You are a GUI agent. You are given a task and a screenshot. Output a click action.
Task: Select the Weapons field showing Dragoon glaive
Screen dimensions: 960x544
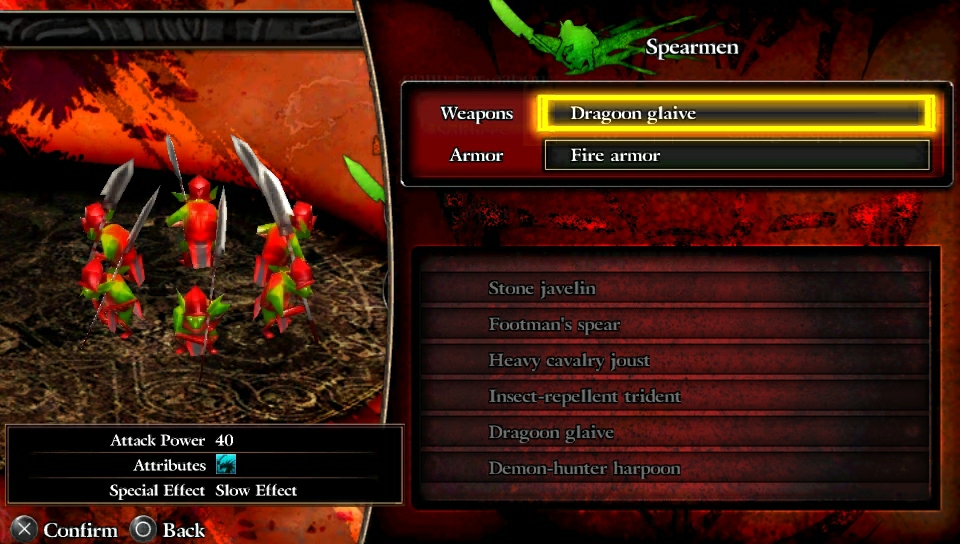click(736, 114)
